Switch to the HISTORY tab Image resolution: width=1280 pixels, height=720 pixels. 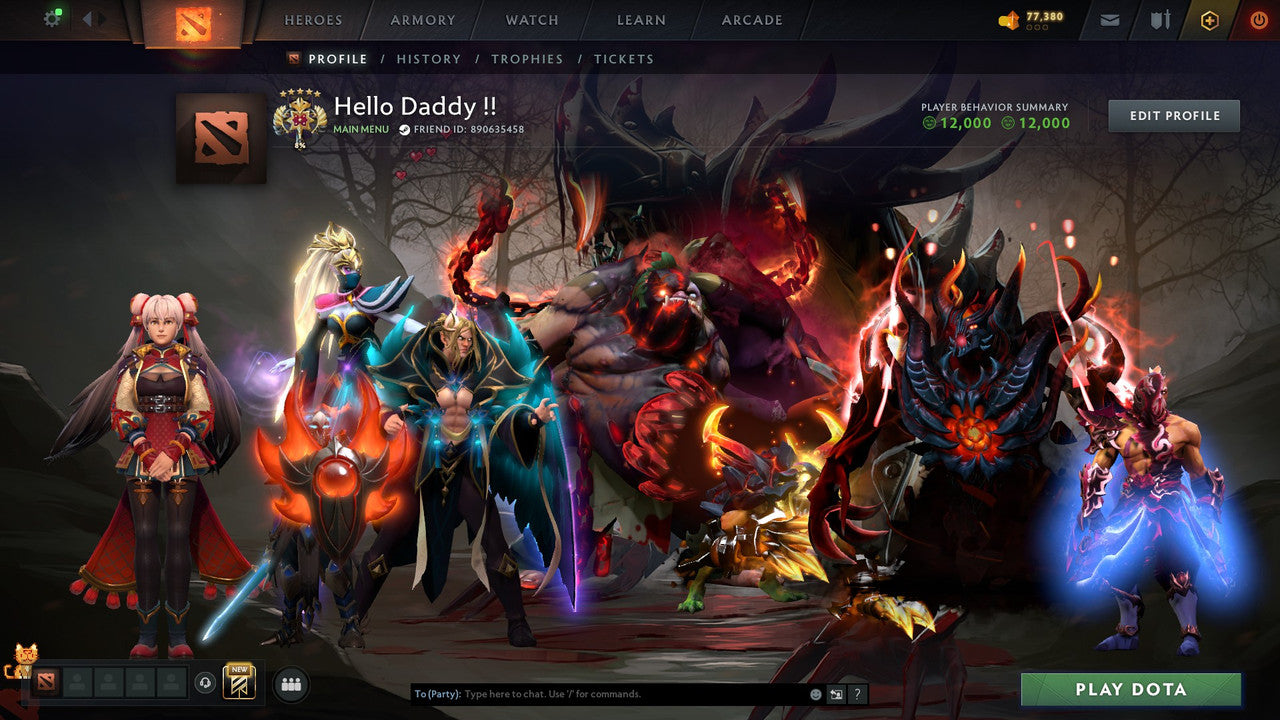(x=429, y=59)
